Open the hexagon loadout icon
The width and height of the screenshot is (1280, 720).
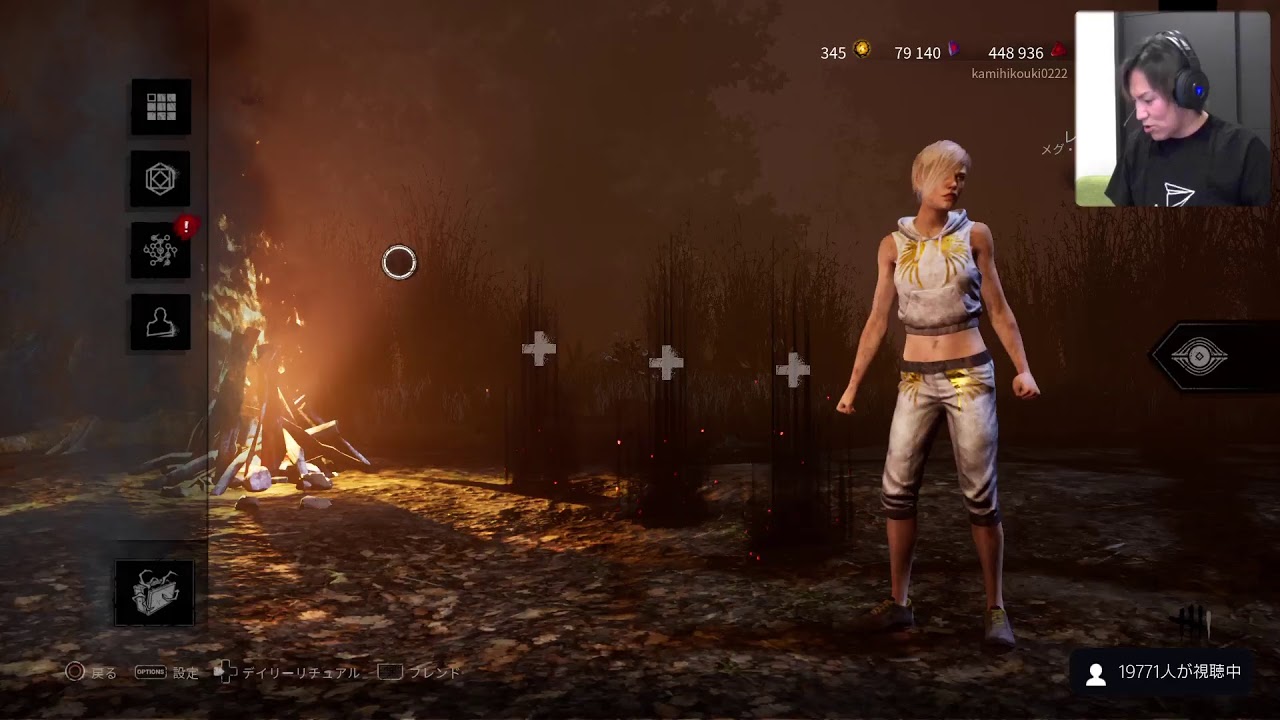[x=161, y=180]
